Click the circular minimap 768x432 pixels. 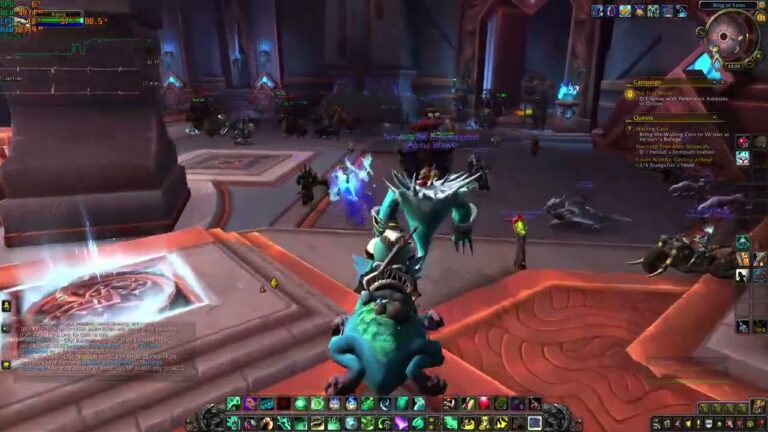(x=724, y=39)
